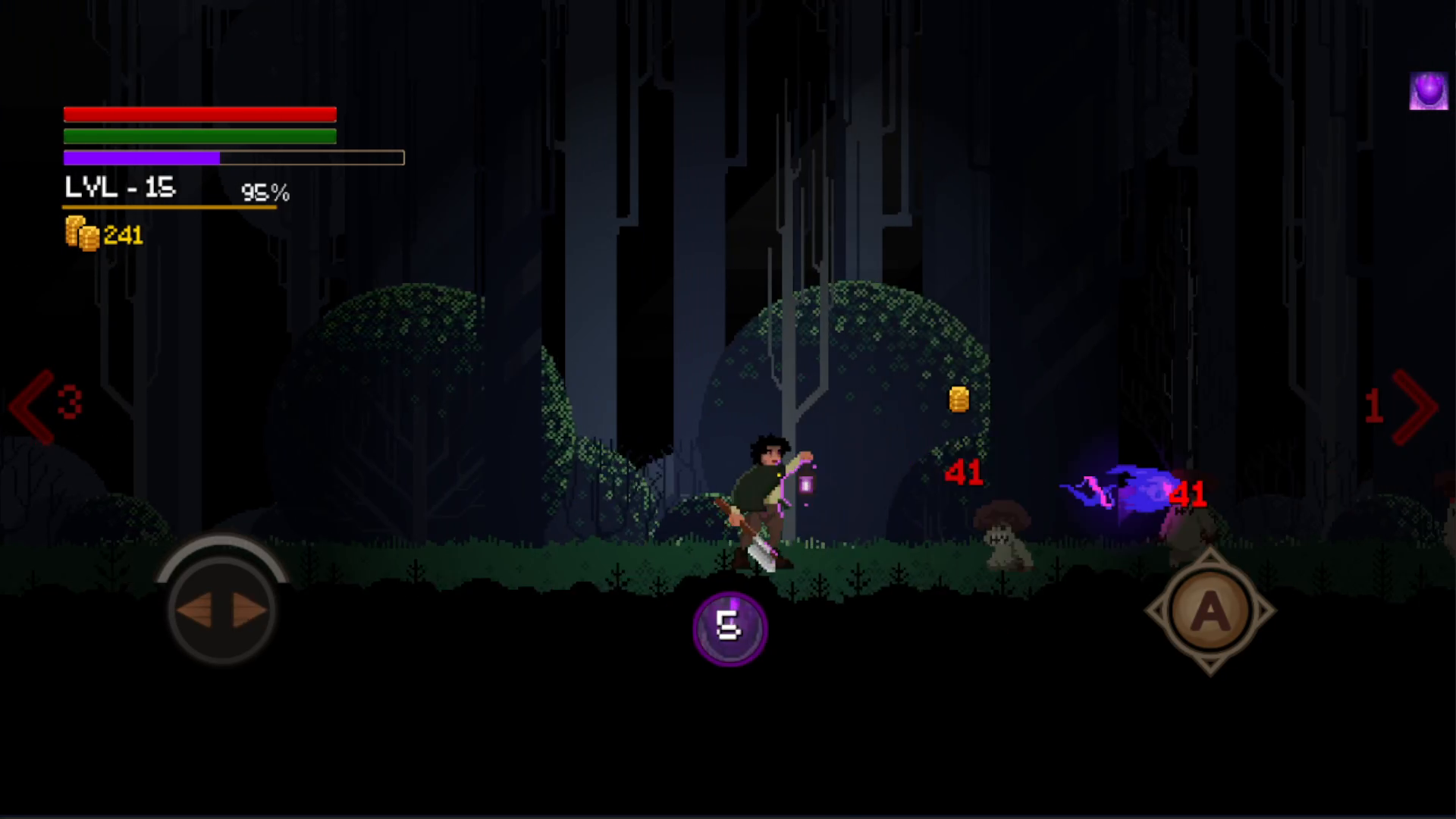The height and width of the screenshot is (819, 1456).
Task: Tap the gold amount reading 241
Action: (x=123, y=234)
